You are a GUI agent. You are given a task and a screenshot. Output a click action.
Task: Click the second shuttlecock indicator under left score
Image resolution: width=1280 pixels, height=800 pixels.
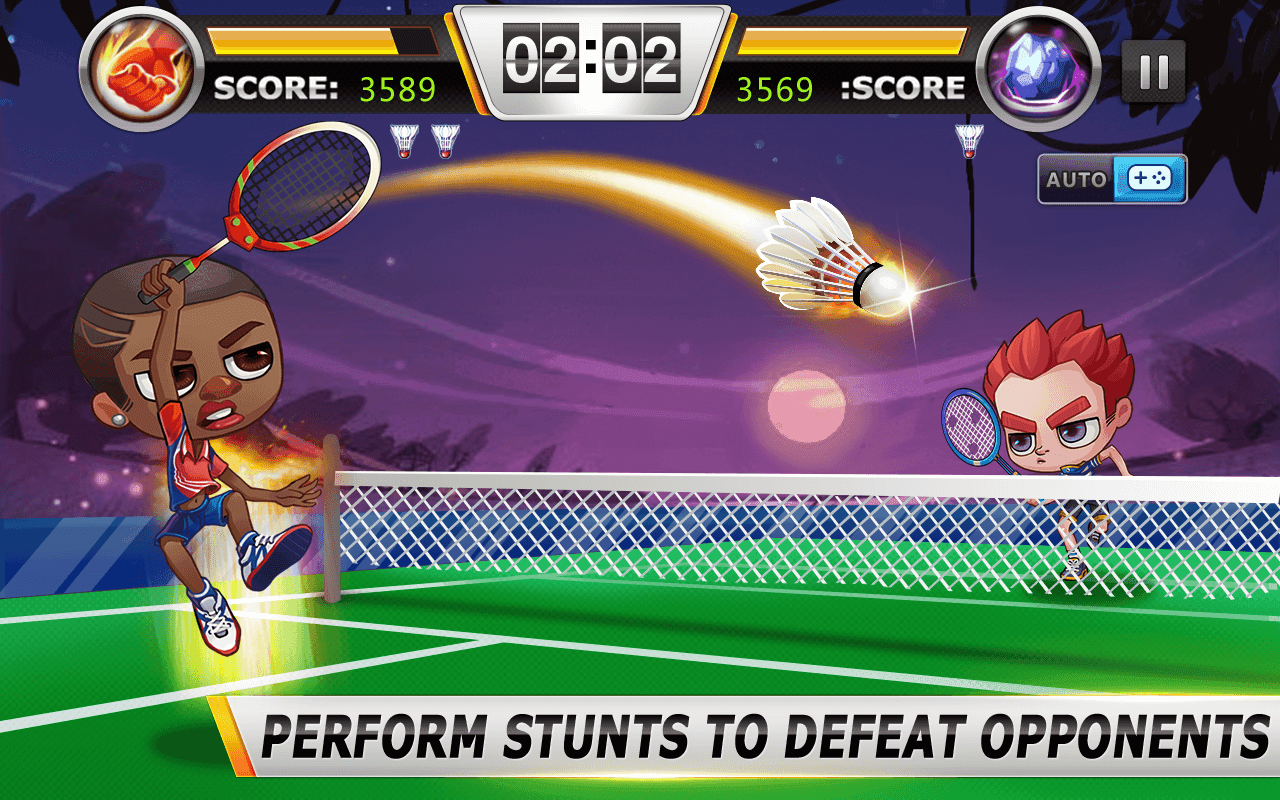446,142
